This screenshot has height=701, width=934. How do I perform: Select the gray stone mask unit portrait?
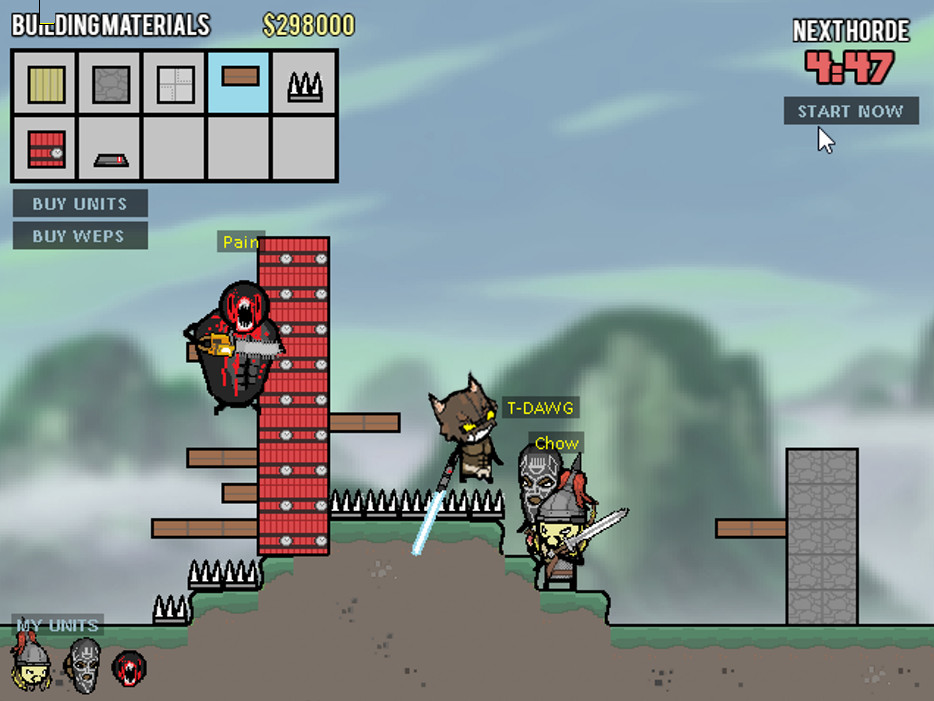click(84, 665)
